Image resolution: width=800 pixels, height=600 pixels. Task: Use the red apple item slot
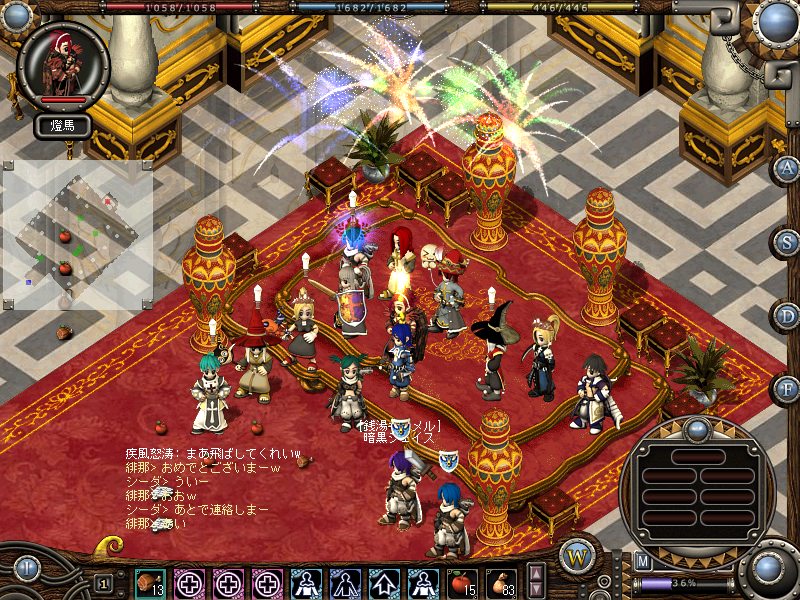click(462, 582)
